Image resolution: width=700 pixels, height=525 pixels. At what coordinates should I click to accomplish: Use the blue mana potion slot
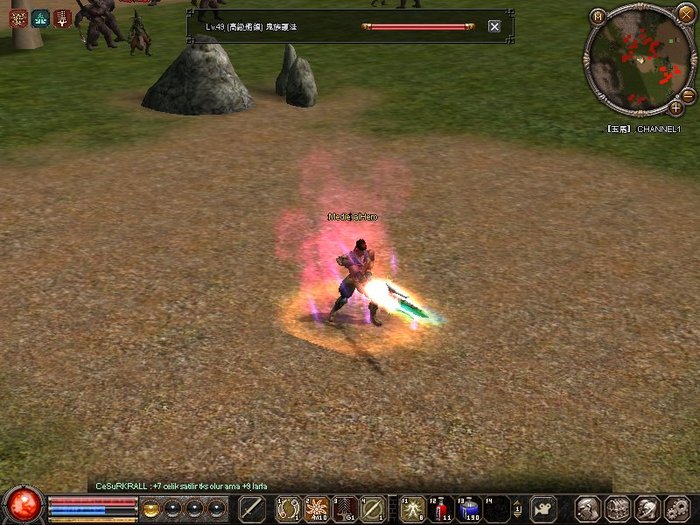pyautogui.click(x=469, y=508)
